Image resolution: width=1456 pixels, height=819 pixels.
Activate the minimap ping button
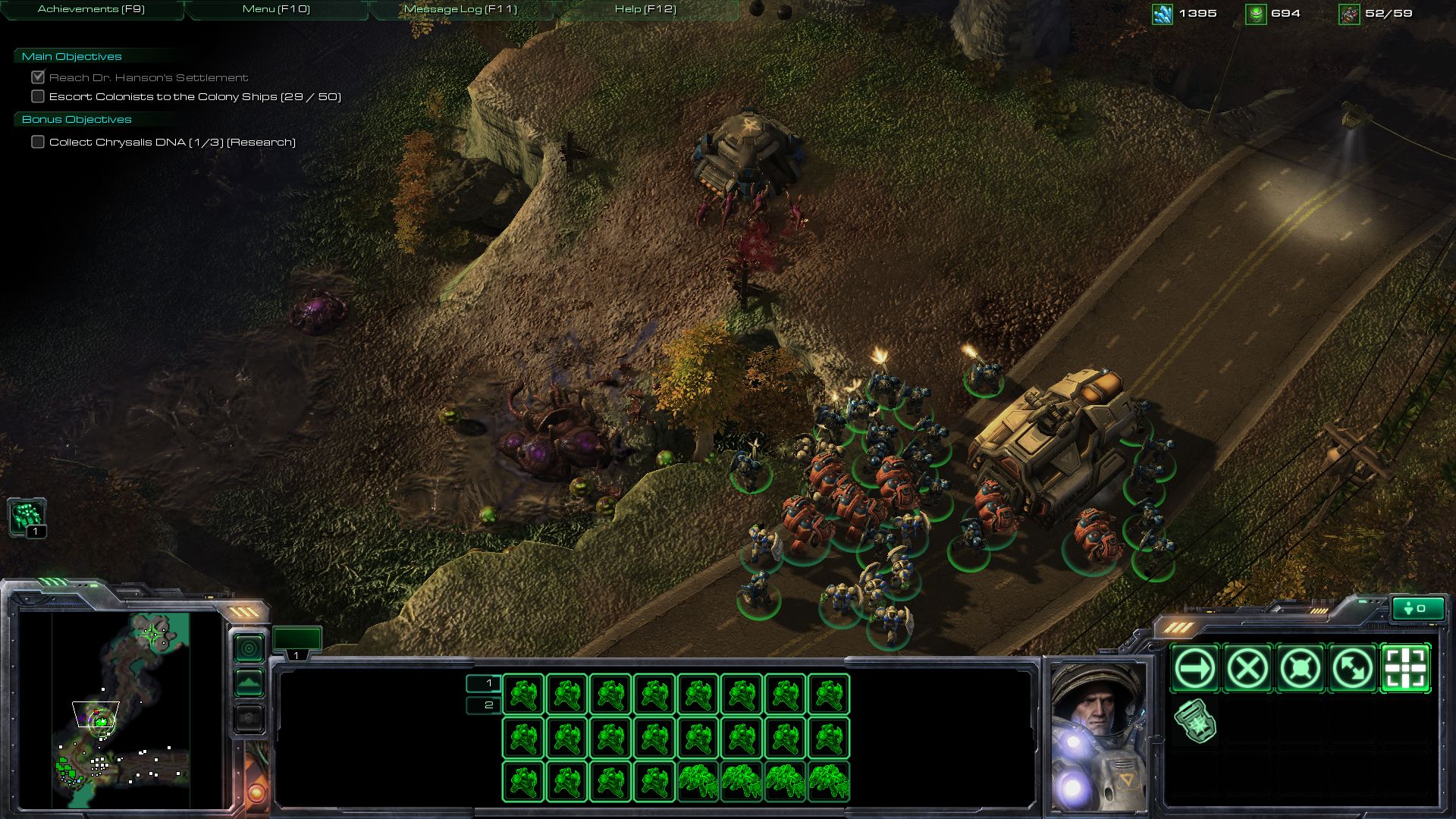click(x=249, y=648)
